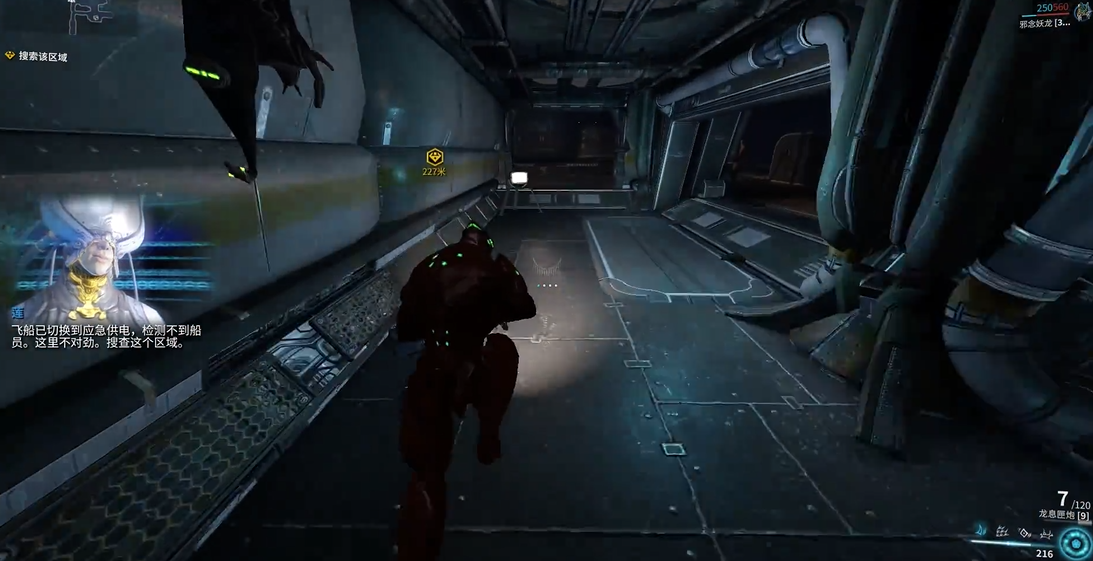Click the yellow objective waypoint marker showing 227米
The image size is (1093, 561).
click(434, 158)
